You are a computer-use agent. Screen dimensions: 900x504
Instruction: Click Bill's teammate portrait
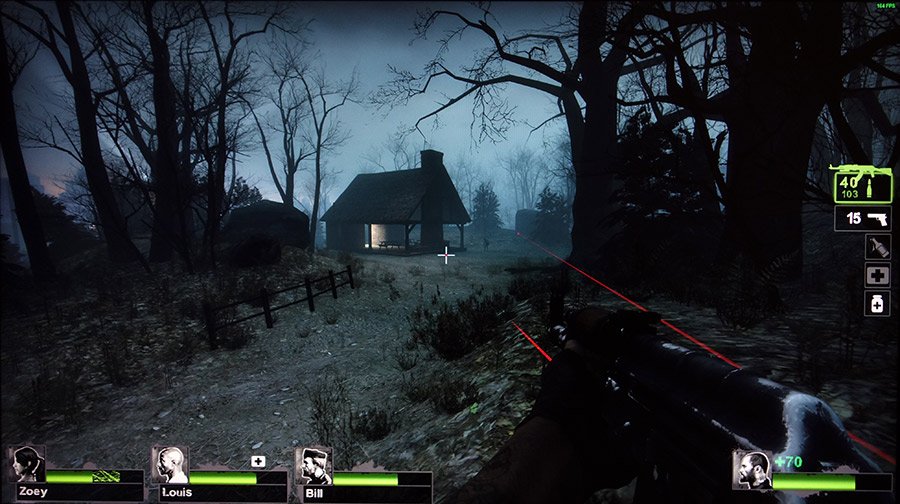pyautogui.click(x=315, y=466)
